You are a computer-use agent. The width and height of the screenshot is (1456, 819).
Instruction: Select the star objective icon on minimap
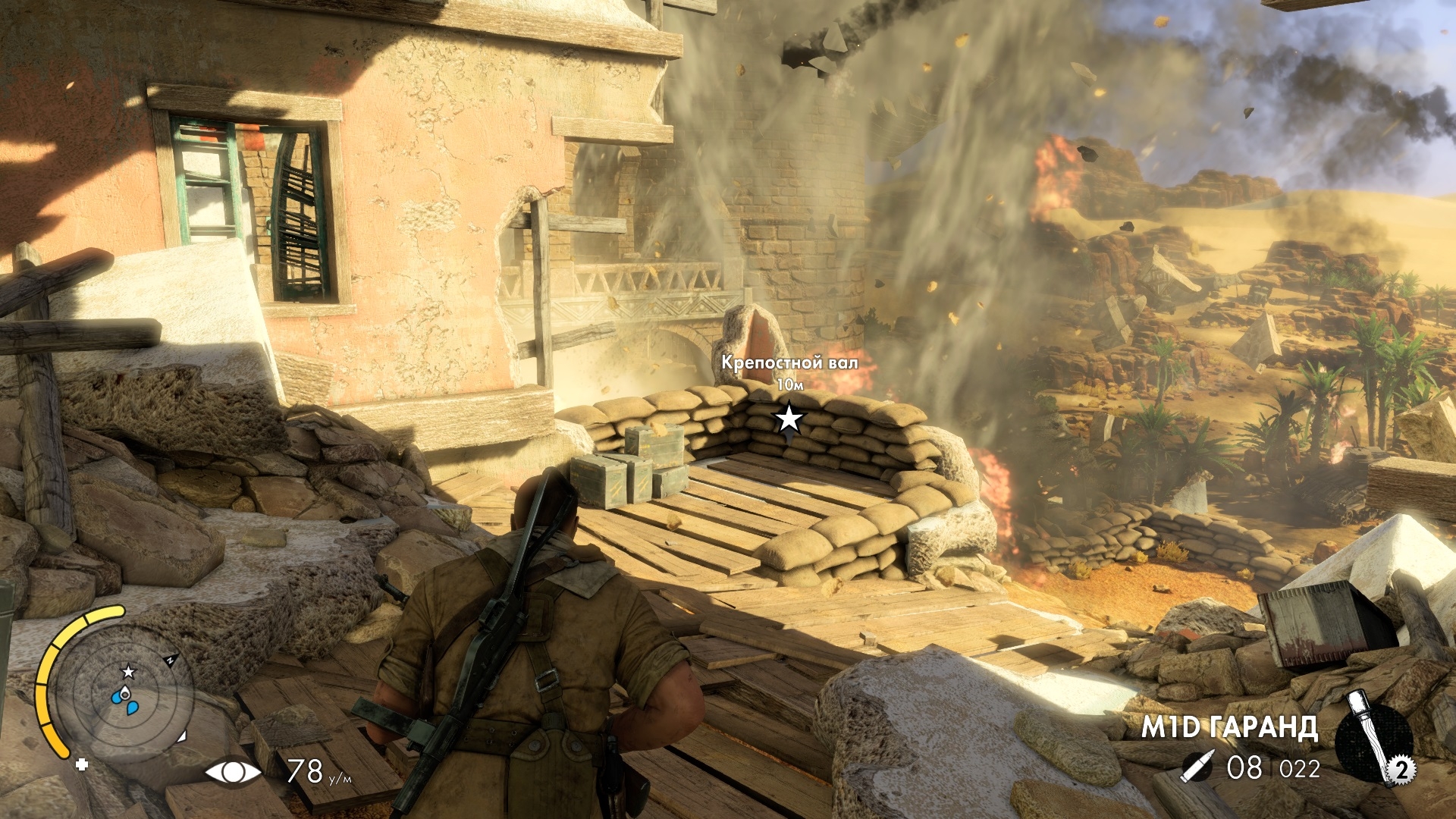click(x=129, y=673)
